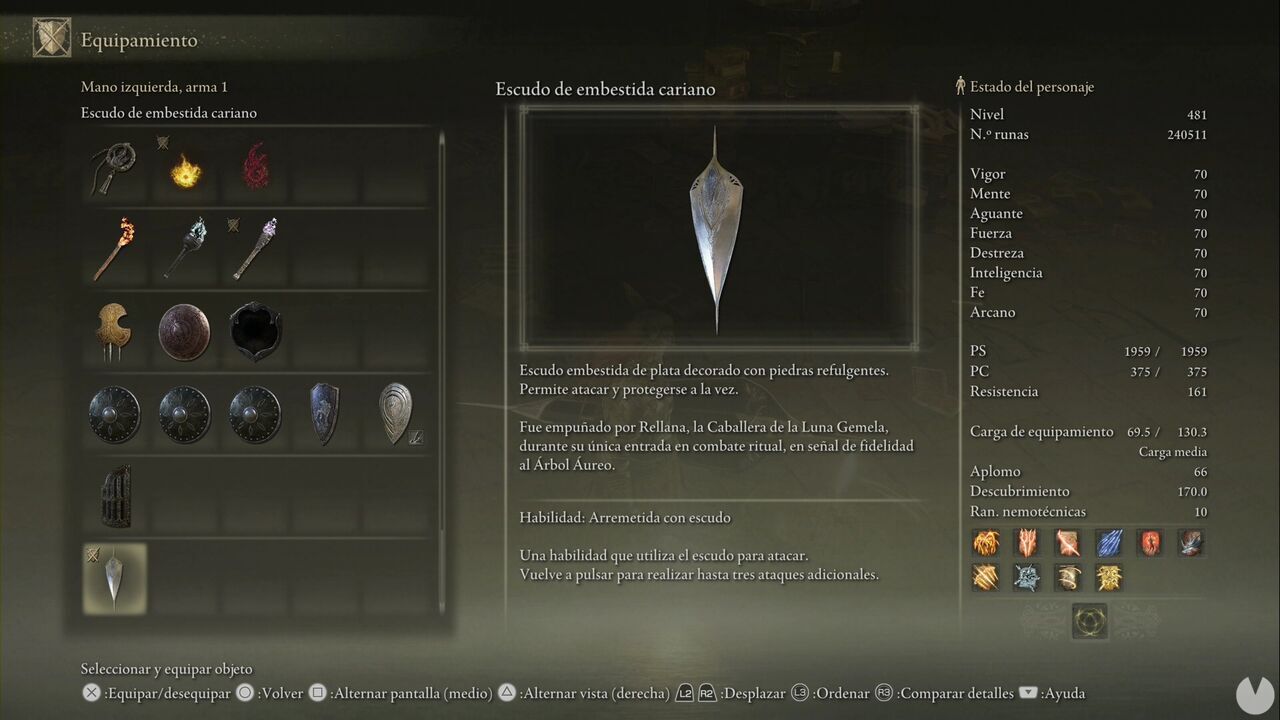Select the golden notched buckler shield
This screenshot has width=1280, height=720.
point(114,332)
